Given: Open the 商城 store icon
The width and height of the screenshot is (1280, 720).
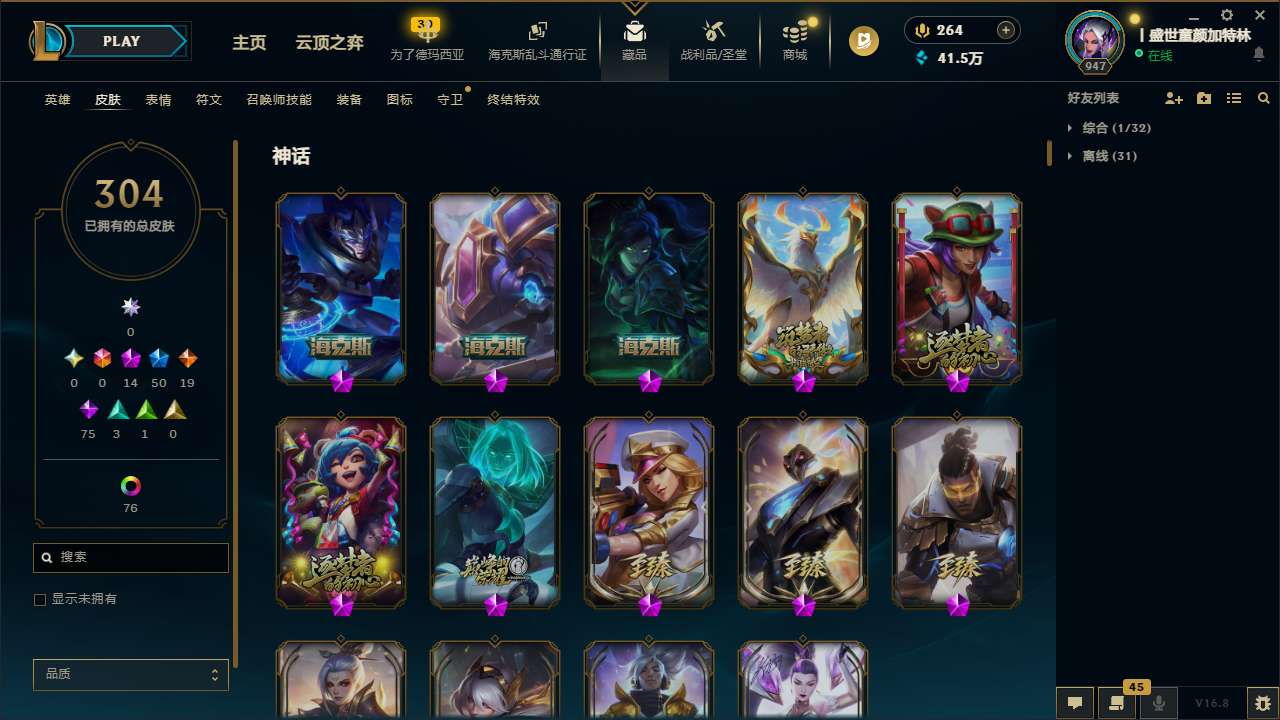Looking at the screenshot, I should pyautogui.click(x=795, y=40).
